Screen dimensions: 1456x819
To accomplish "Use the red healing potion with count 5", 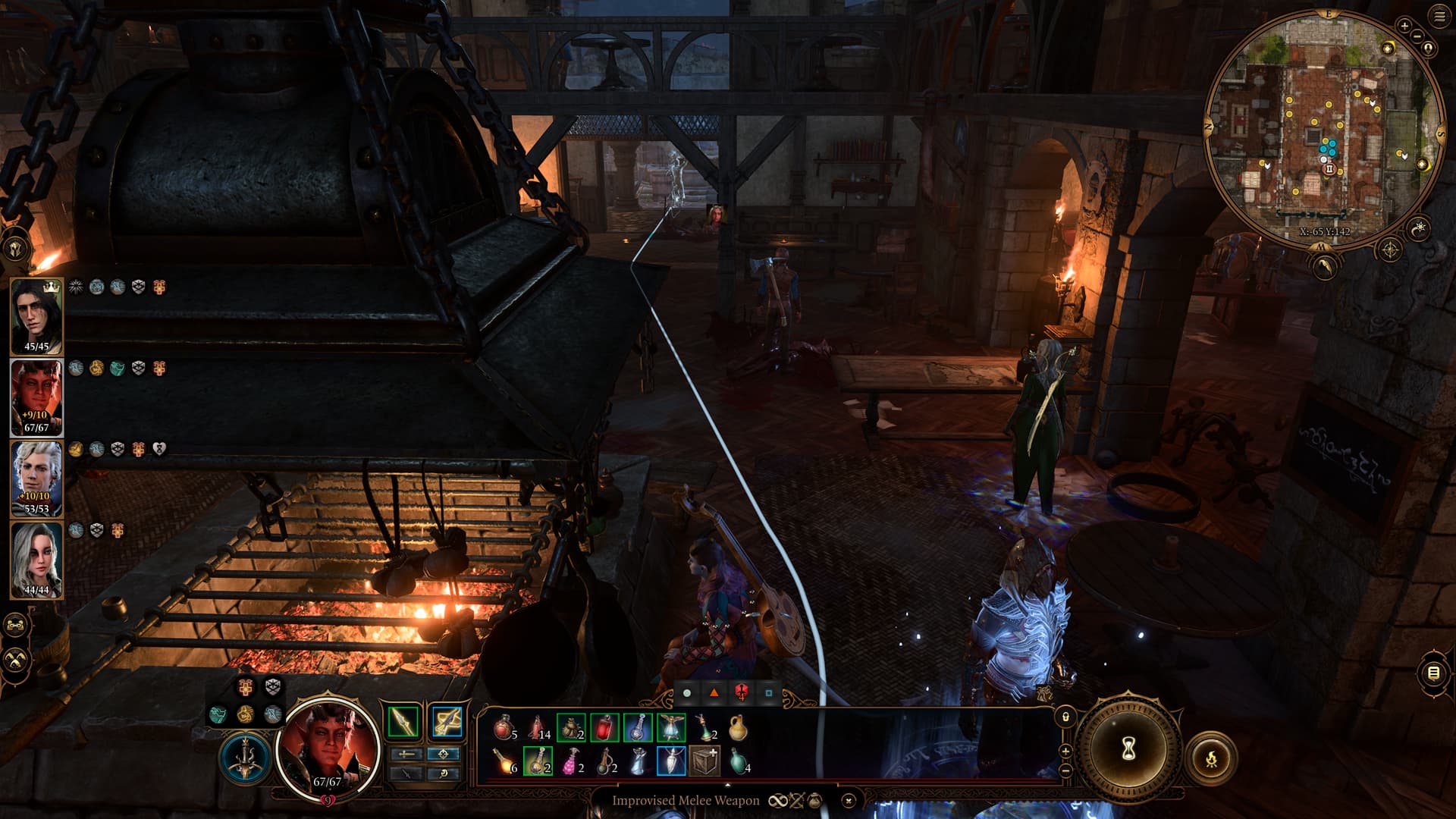I will [x=504, y=728].
